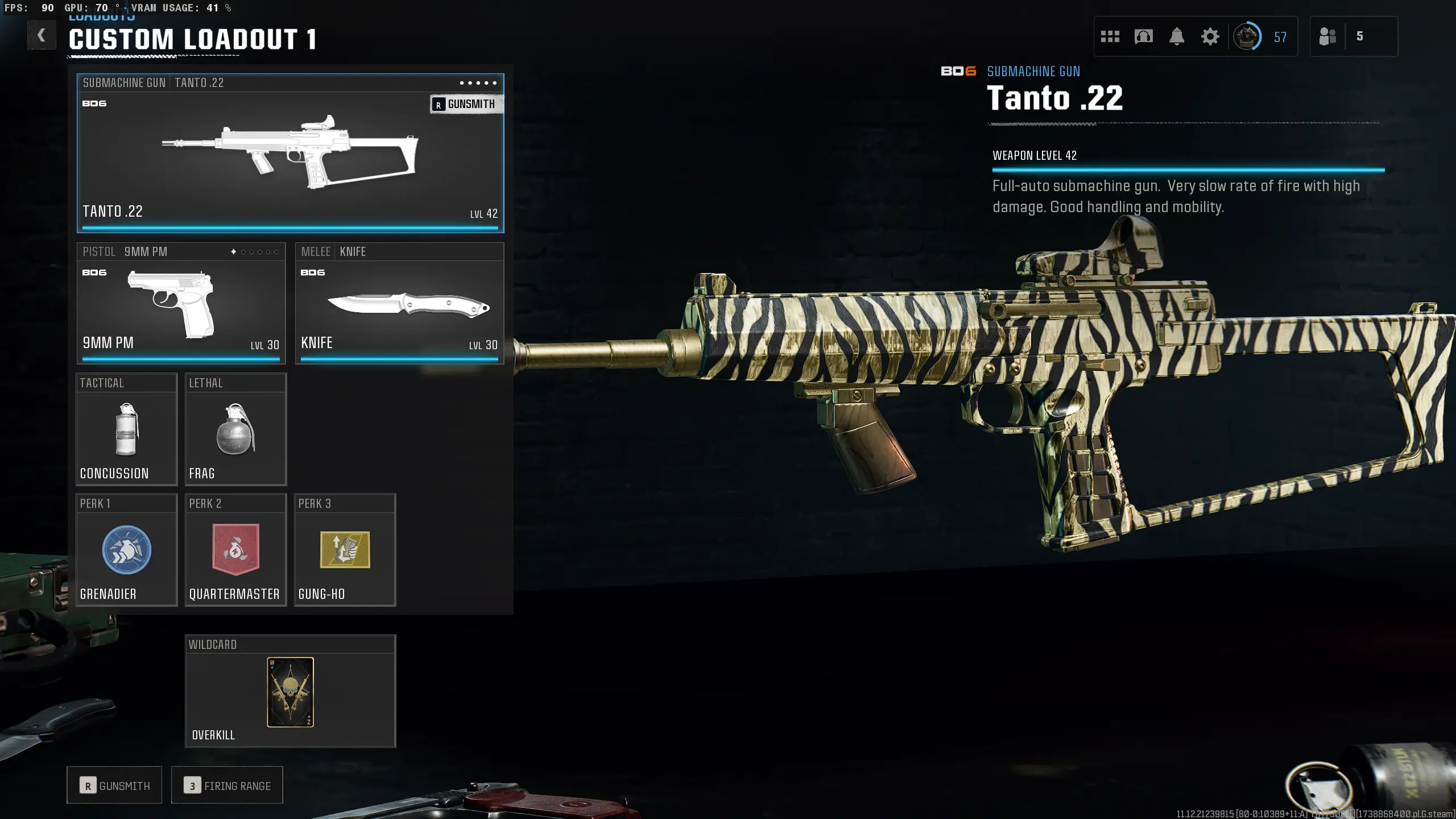Open the Grenadier perk 1 slot
This screenshot has width=1456, height=819.
pos(127,550)
